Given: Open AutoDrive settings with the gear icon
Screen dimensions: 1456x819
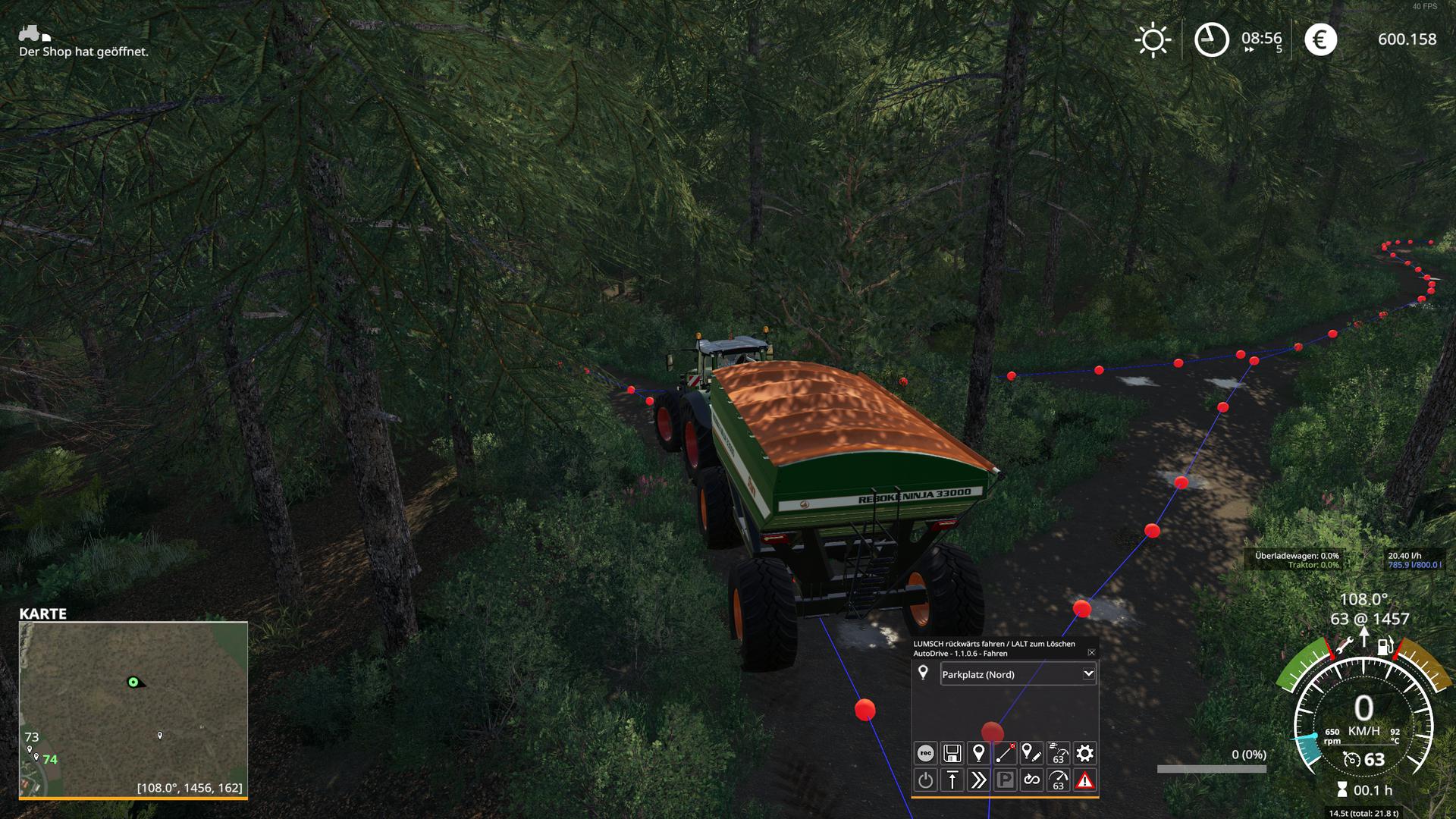Looking at the screenshot, I should [1085, 753].
